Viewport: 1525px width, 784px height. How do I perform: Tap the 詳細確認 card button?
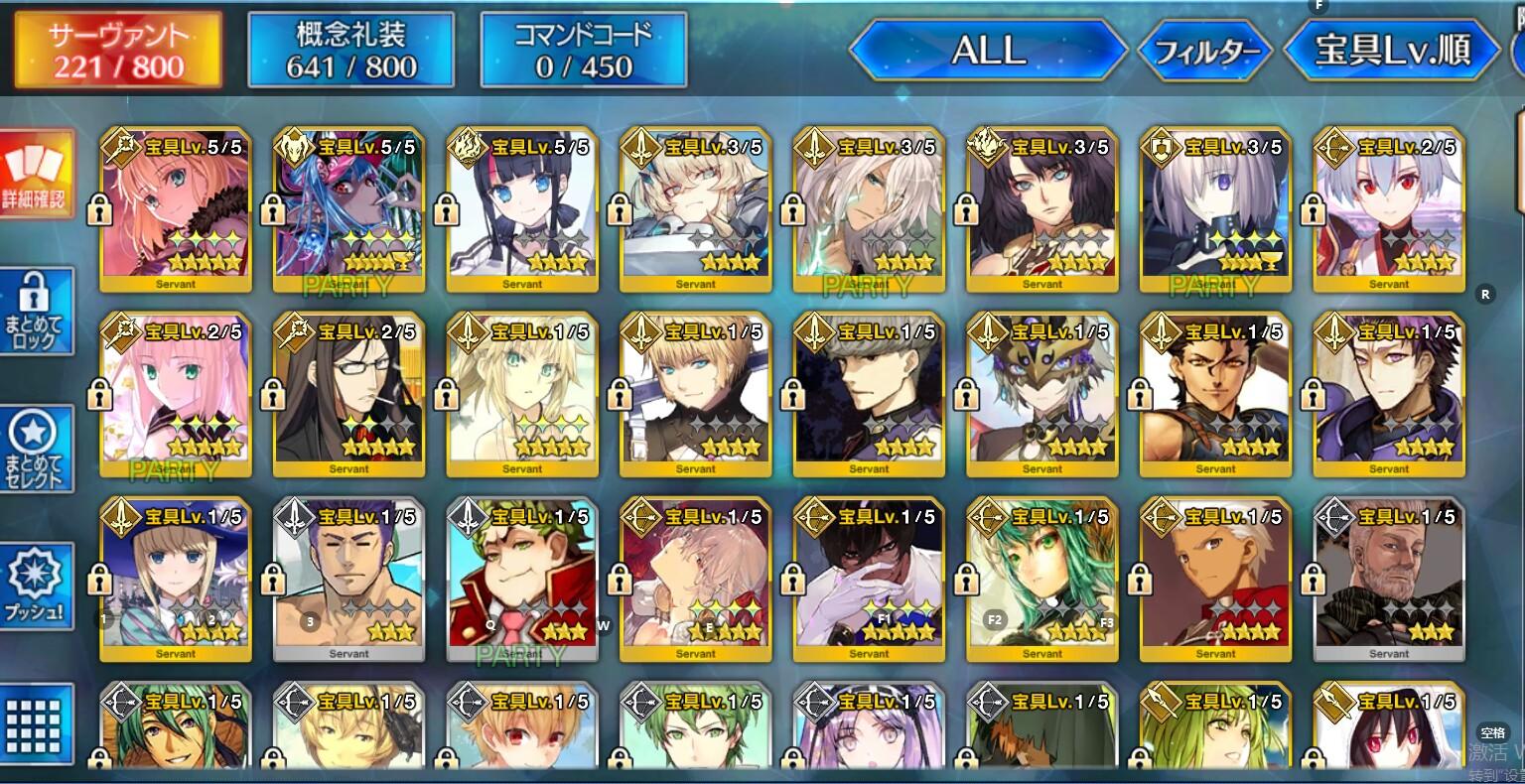click(38, 175)
